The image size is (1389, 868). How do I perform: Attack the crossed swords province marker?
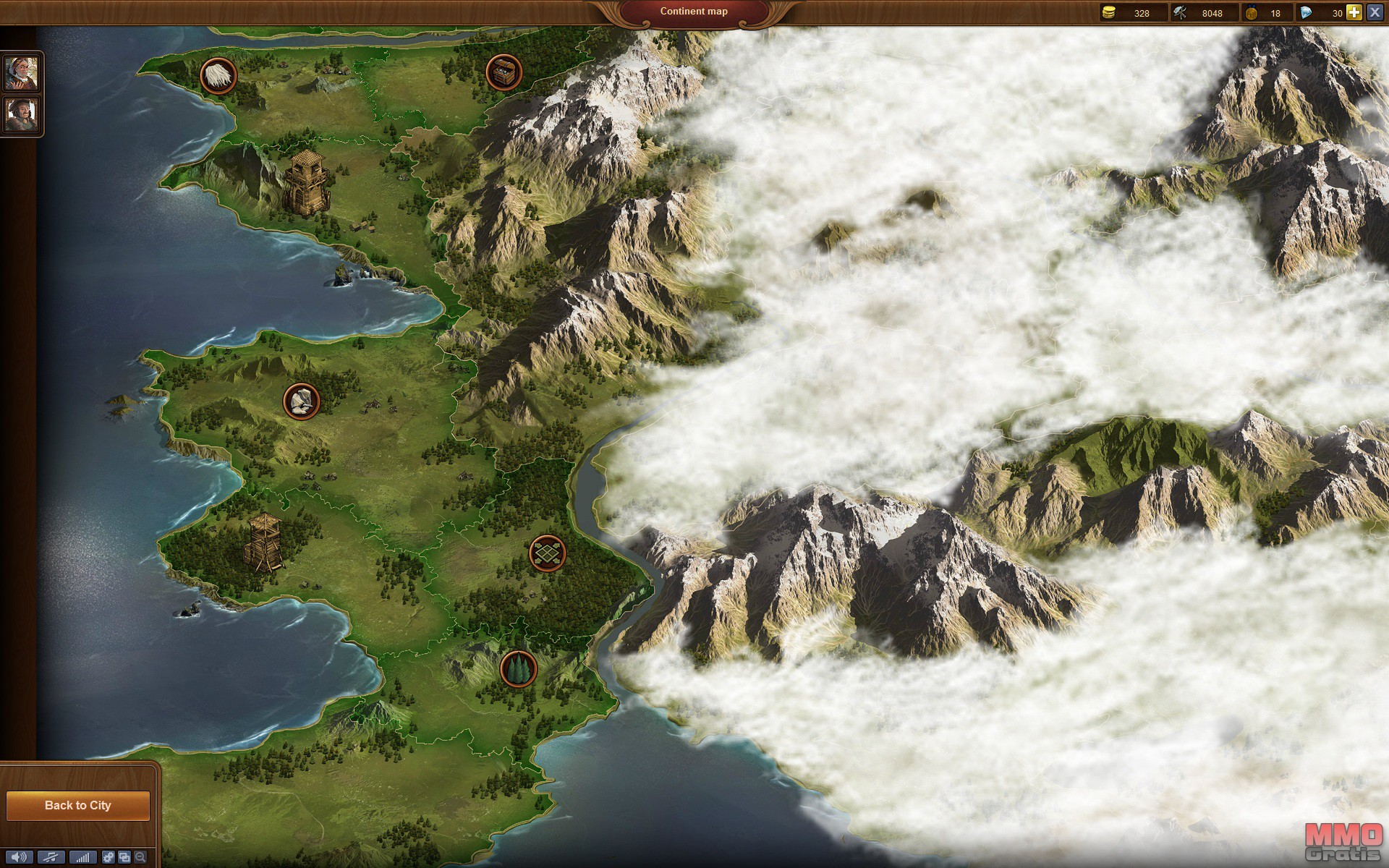[x=548, y=553]
